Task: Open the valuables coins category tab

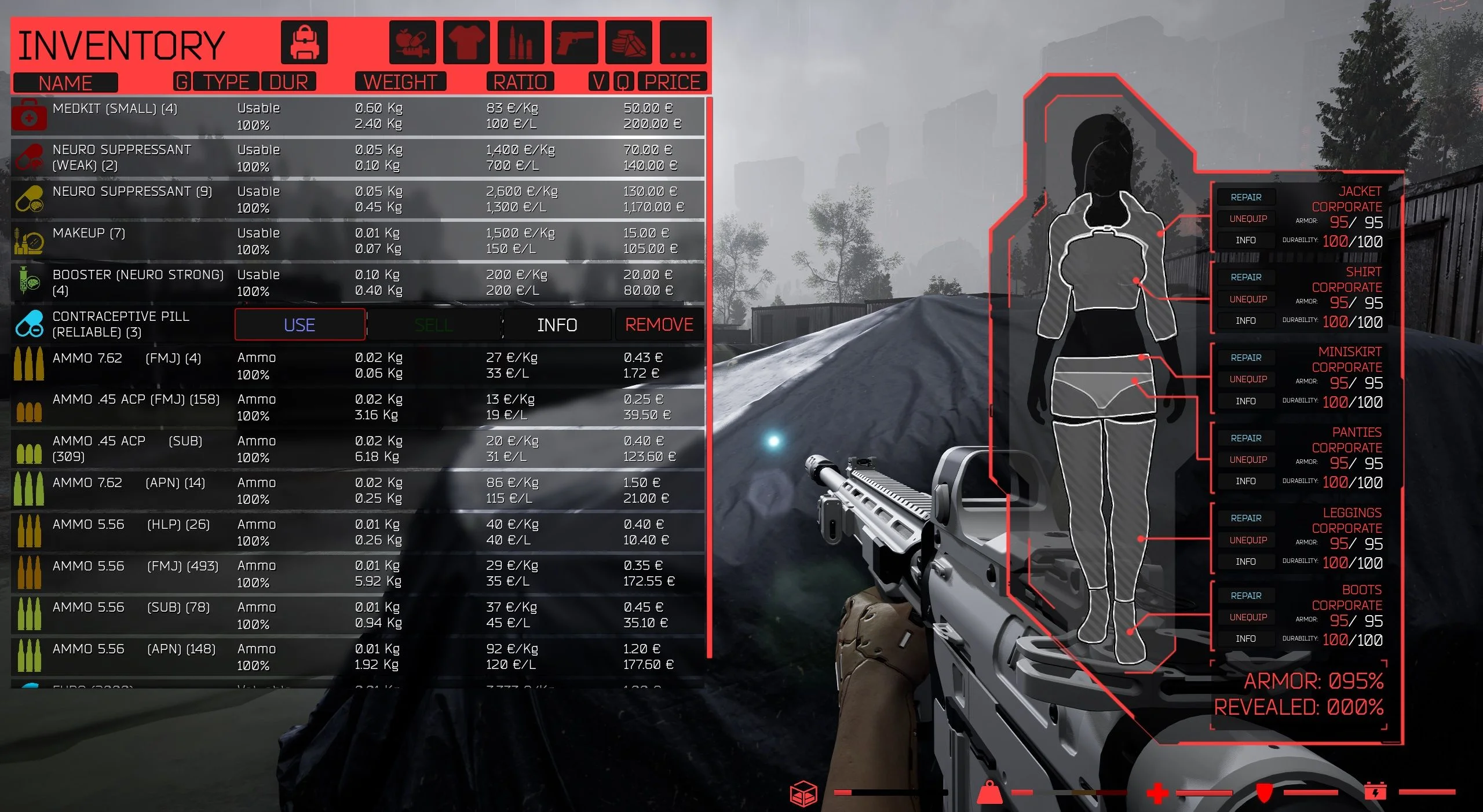Action: pyautogui.click(x=629, y=42)
